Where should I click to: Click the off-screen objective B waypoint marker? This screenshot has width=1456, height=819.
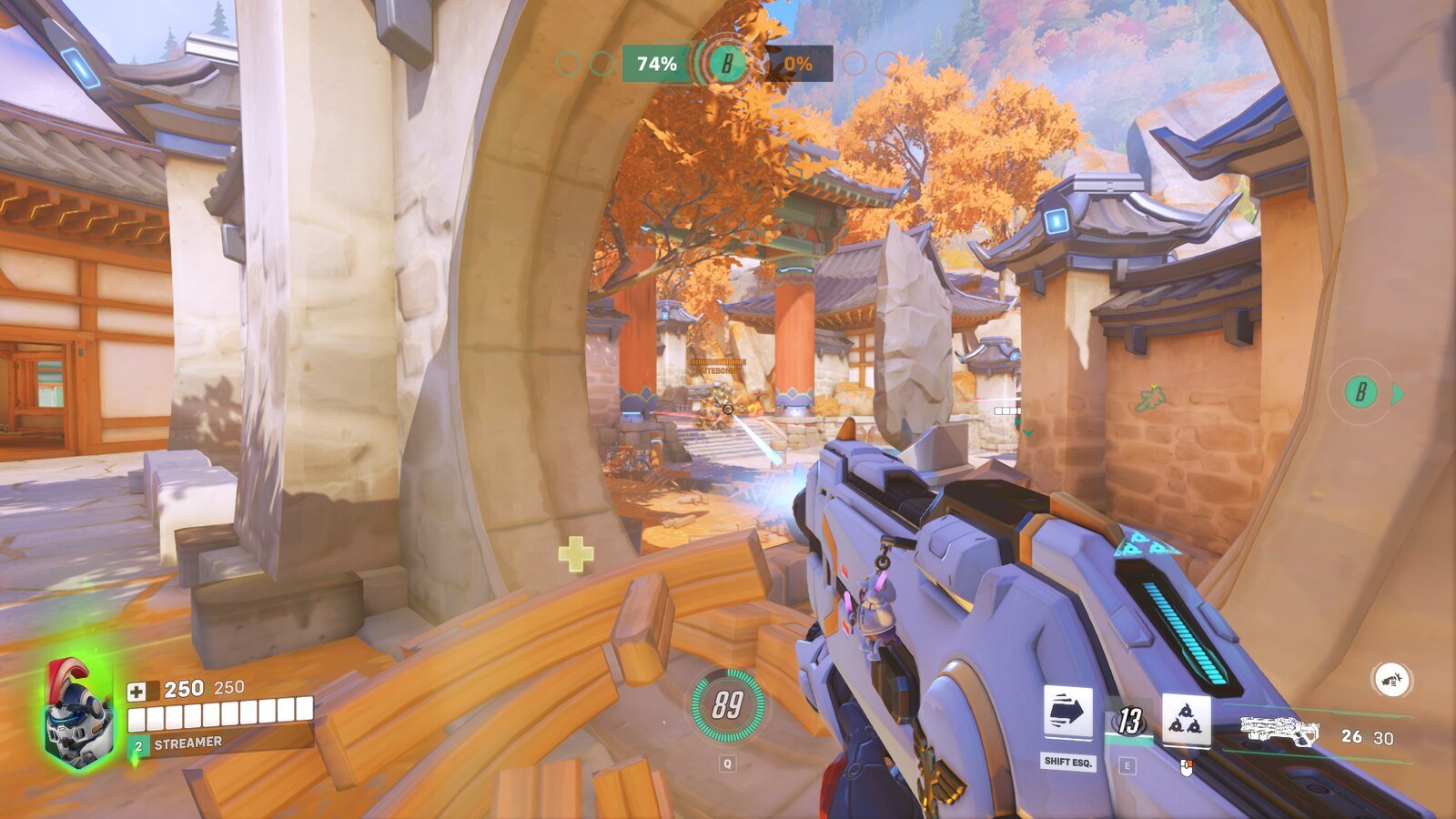coord(1361,392)
